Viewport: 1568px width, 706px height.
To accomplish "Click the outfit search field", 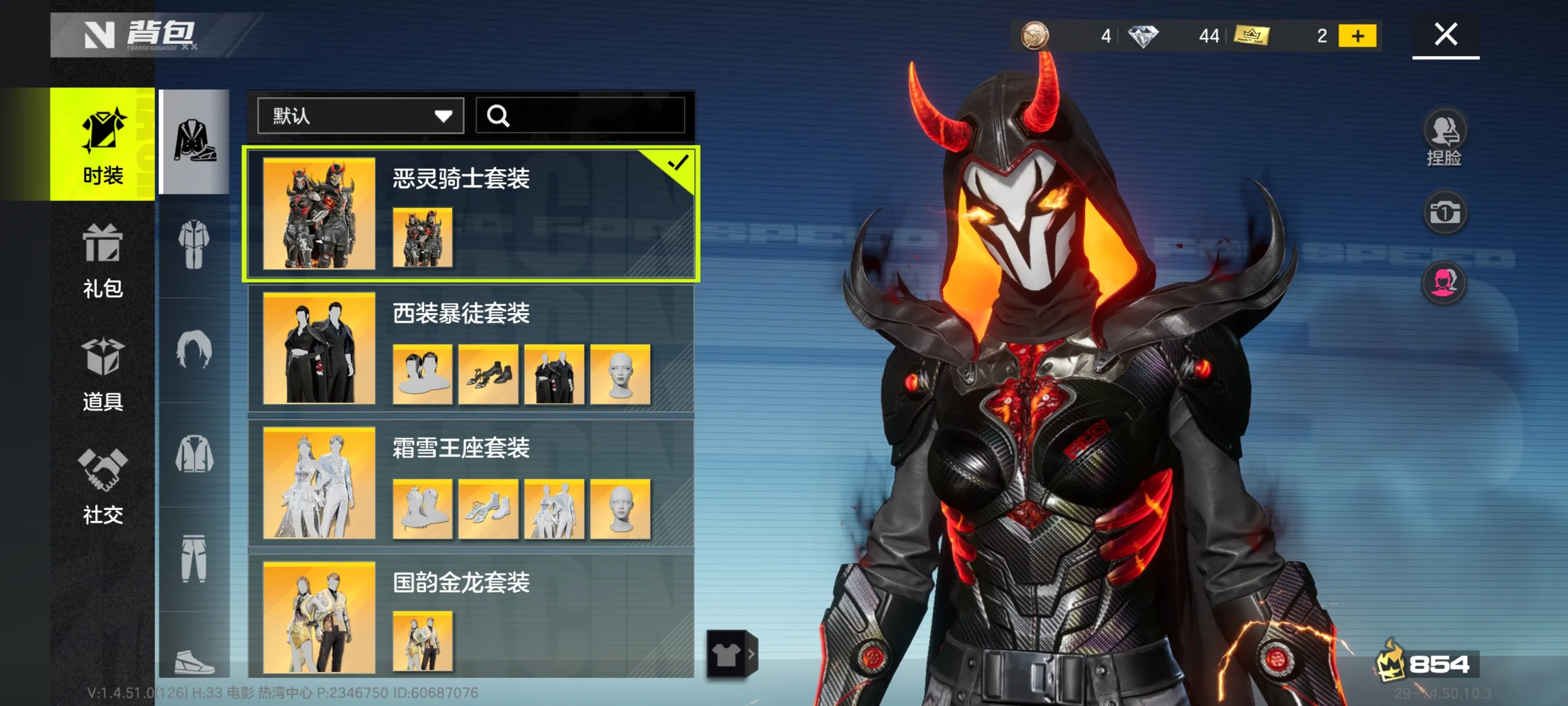I will pyautogui.click(x=580, y=116).
